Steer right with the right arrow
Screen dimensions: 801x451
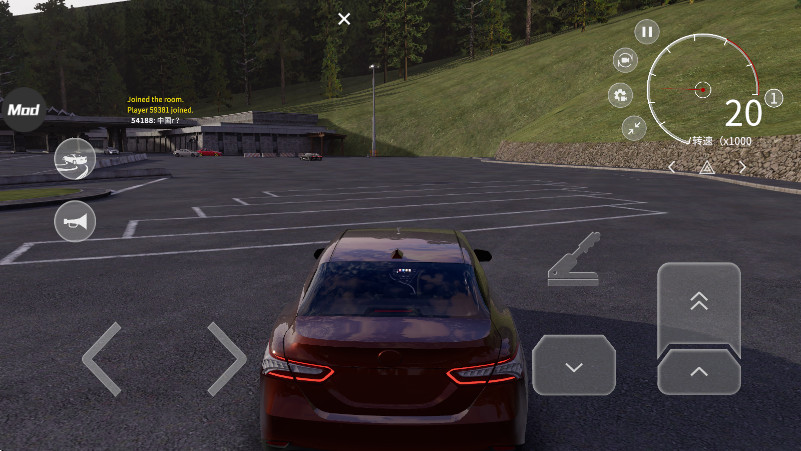226,359
